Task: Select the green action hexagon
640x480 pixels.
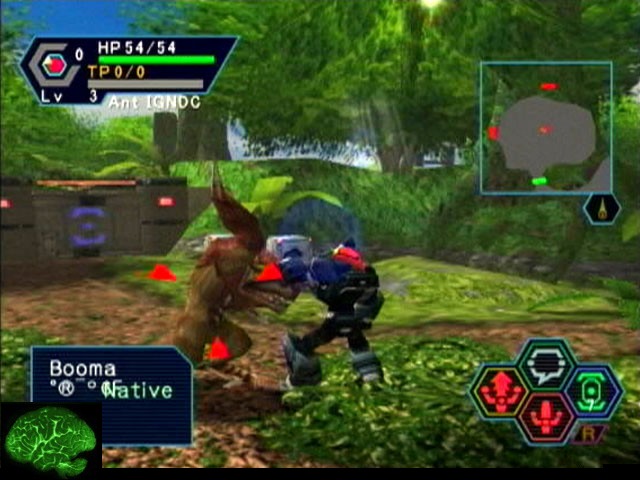Action: 593,393
